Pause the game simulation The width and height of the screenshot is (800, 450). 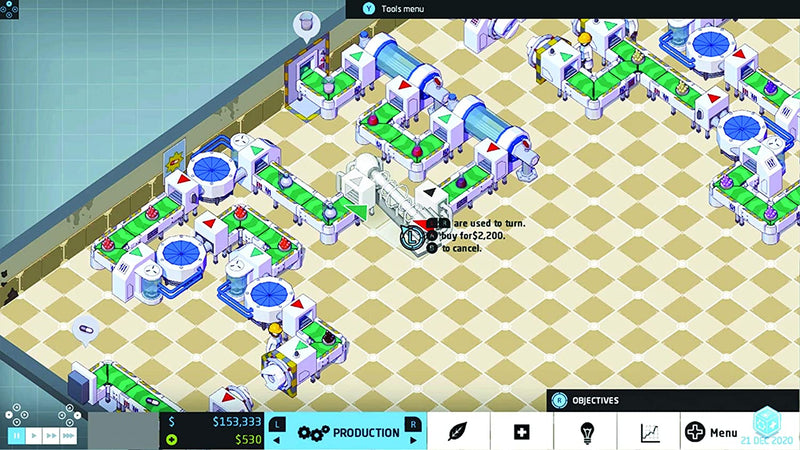16,436
